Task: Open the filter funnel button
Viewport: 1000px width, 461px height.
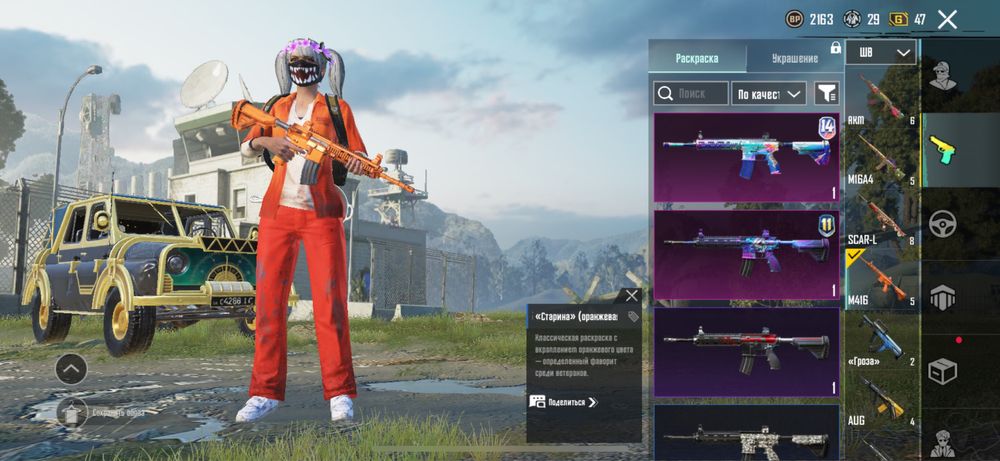Action: pos(826,93)
